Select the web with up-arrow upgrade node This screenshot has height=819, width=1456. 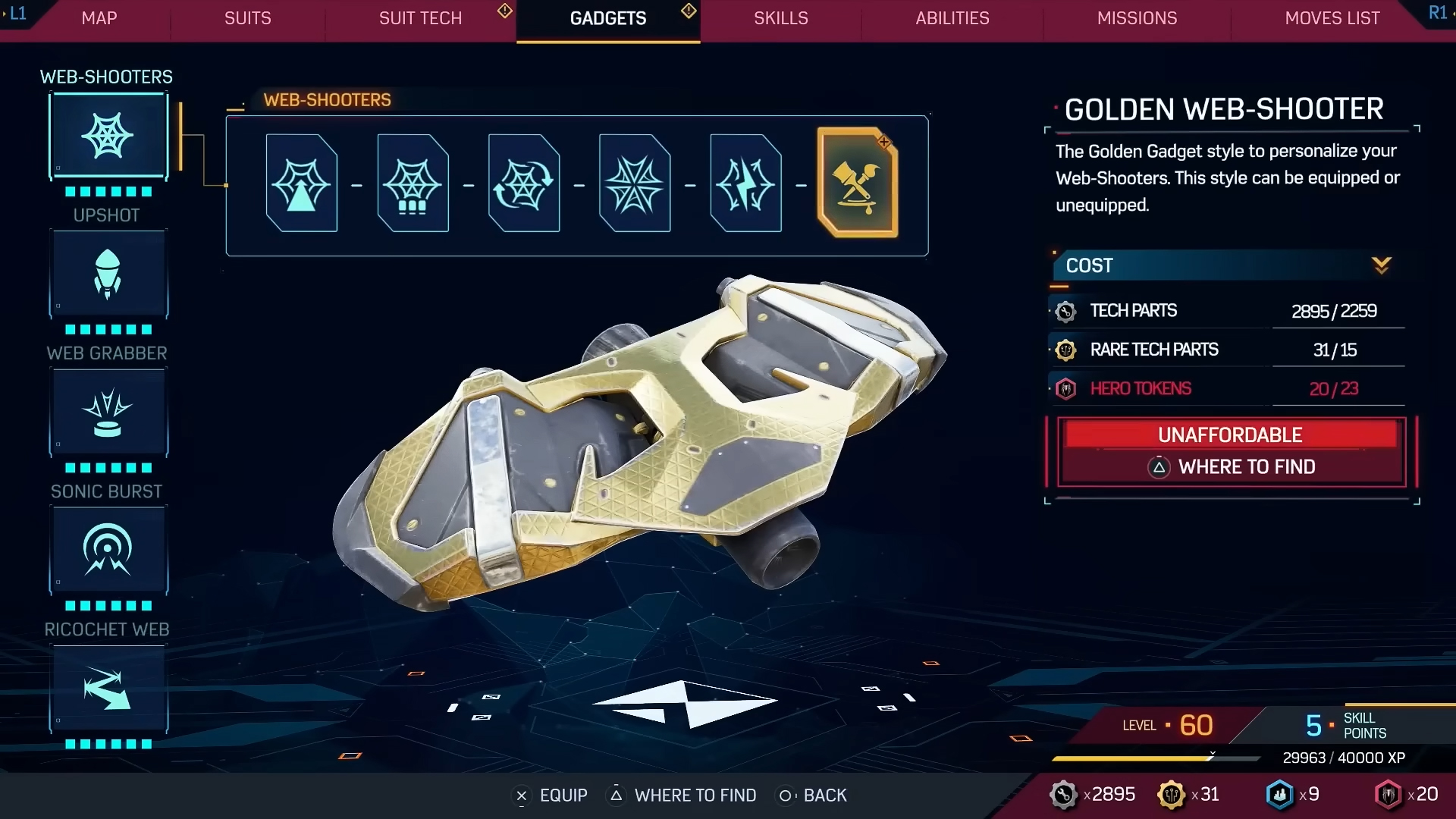click(x=302, y=184)
